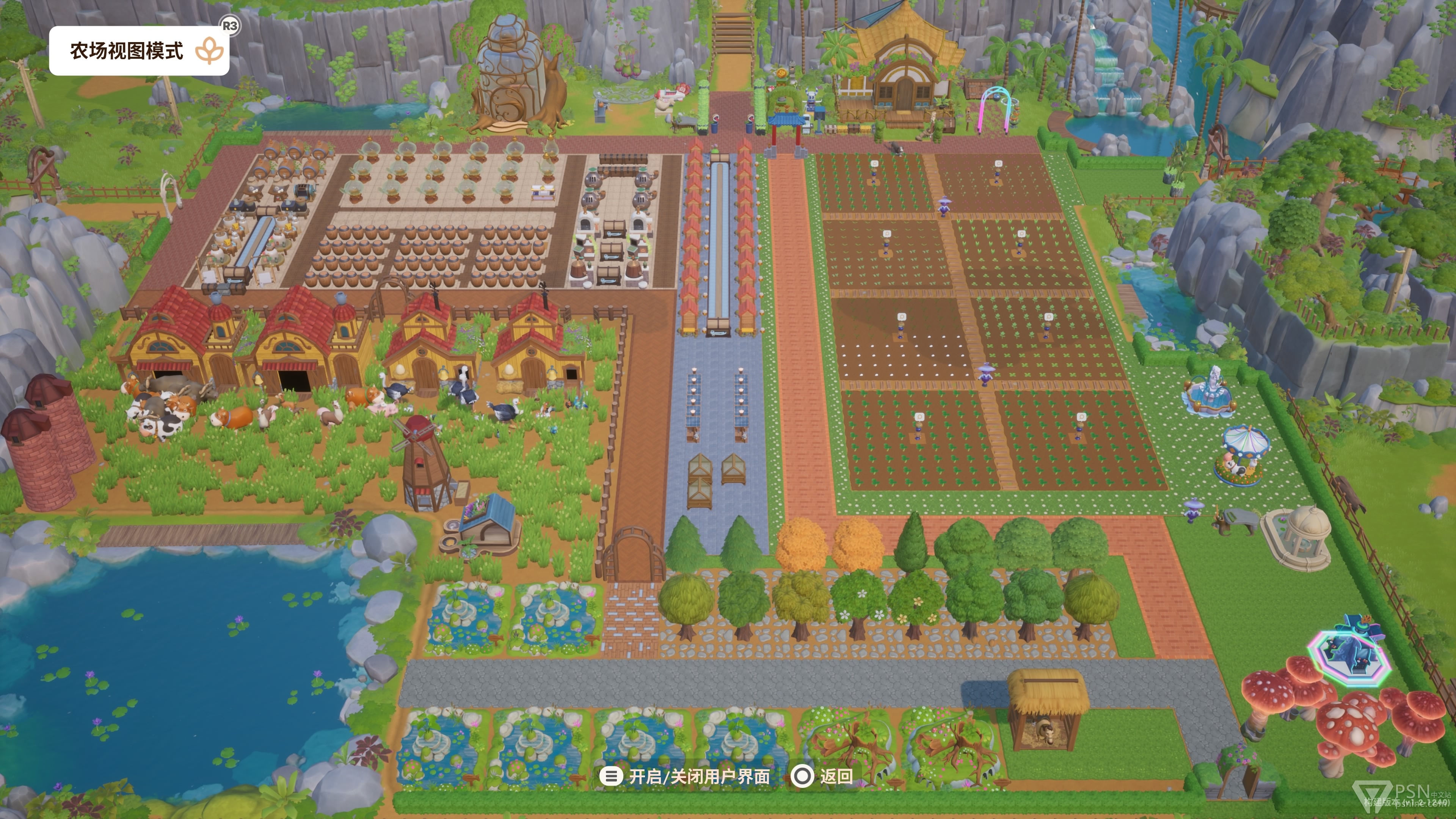Select the 开启/关闭用户界面 interface toggle
Viewport: 1456px width, 819px height.
pyautogui.click(x=685, y=776)
